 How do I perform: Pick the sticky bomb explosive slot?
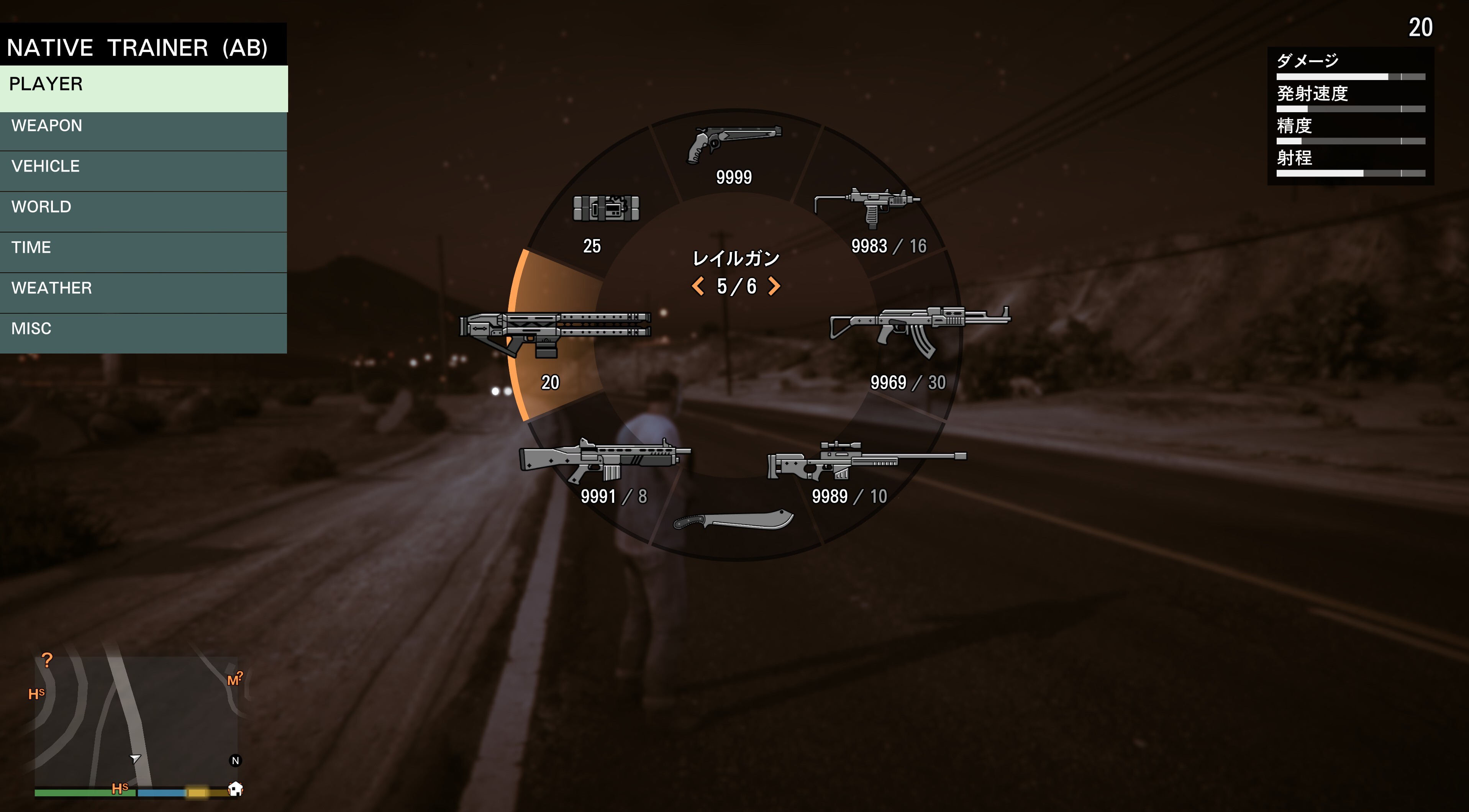[x=606, y=209]
